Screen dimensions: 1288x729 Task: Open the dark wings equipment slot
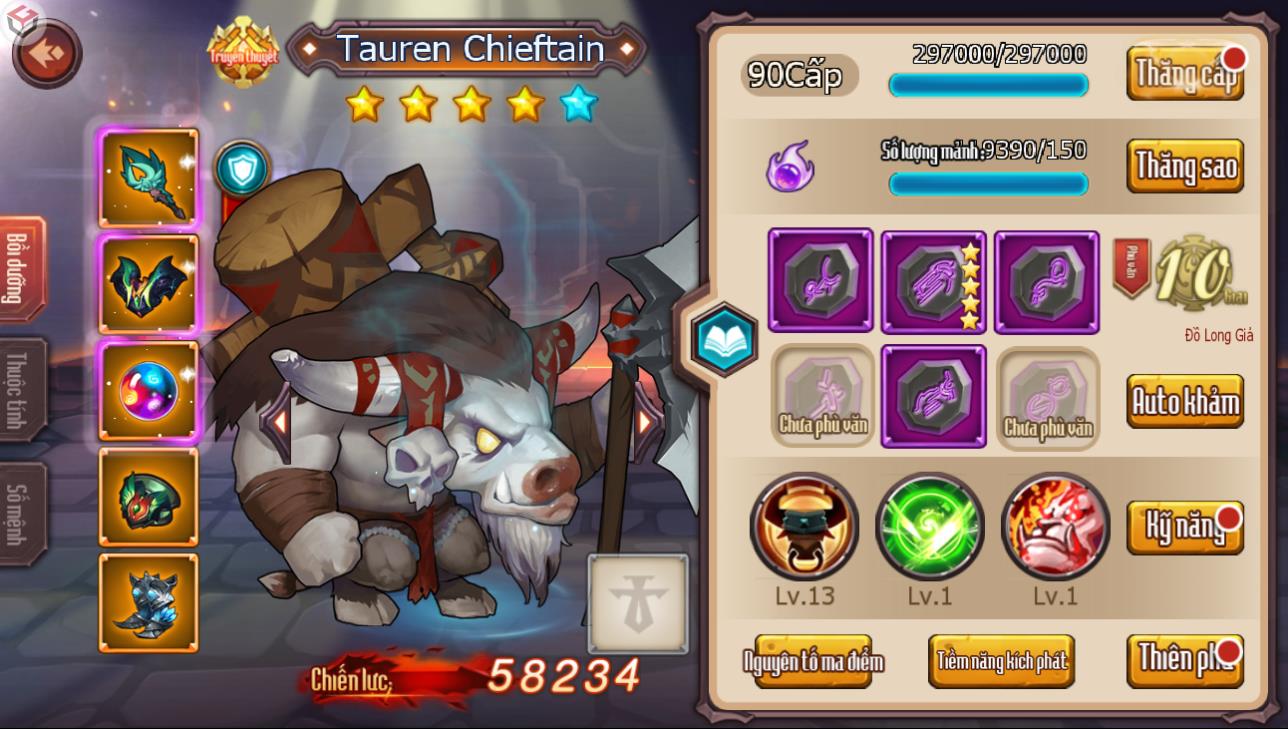tap(148, 283)
